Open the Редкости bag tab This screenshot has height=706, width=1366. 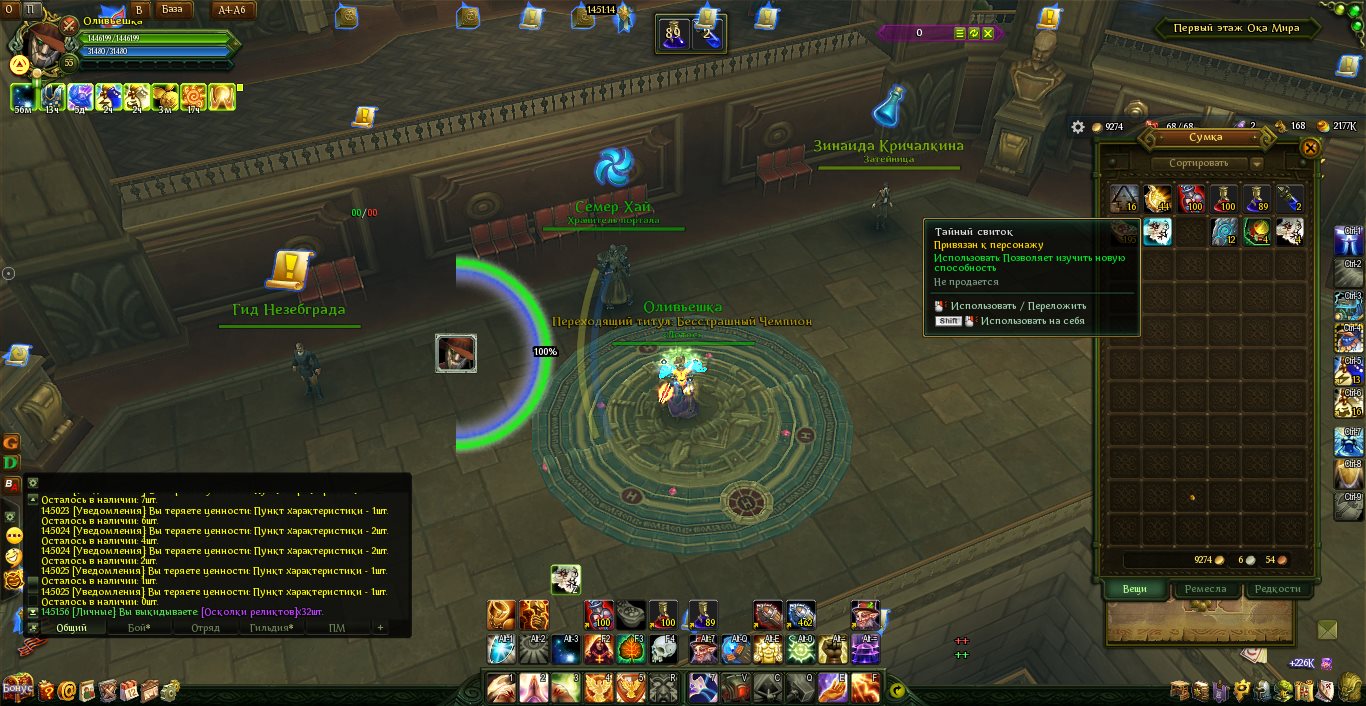1277,589
